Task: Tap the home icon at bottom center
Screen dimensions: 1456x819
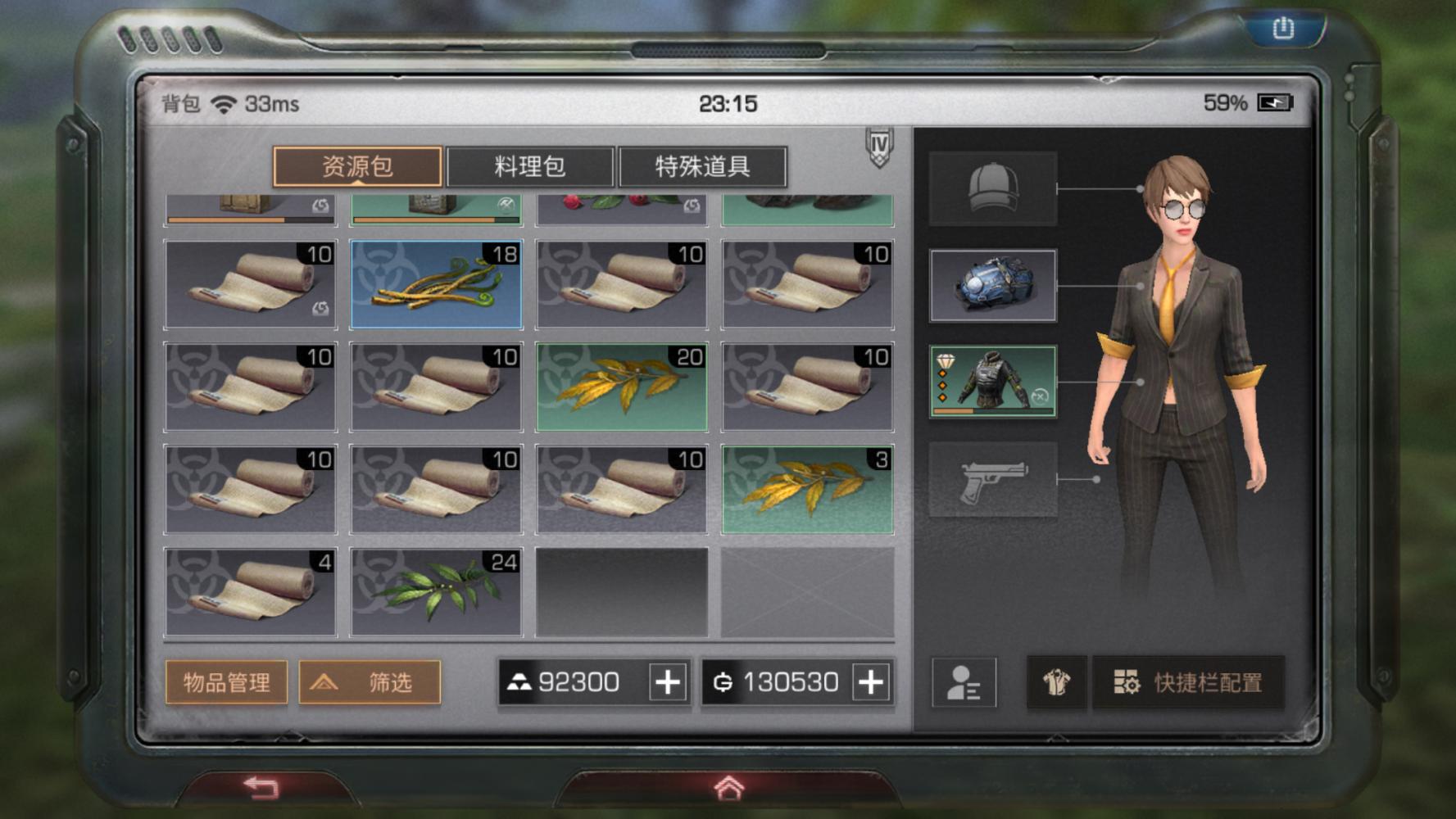Action: (x=728, y=787)
